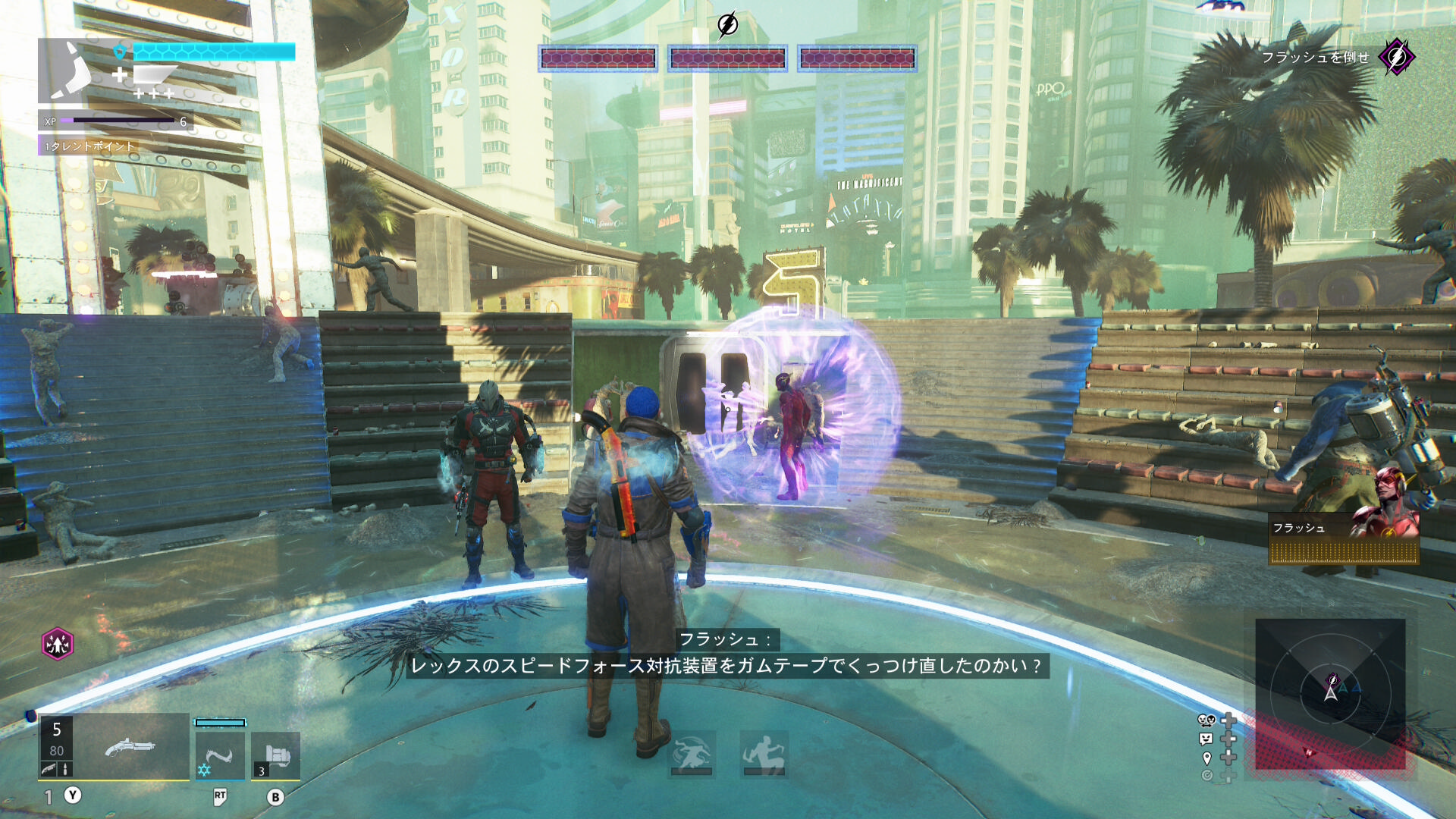Screen dimensions: 1456x819
Task: Click the map pin marker icon
Action: pos(1207,758)
